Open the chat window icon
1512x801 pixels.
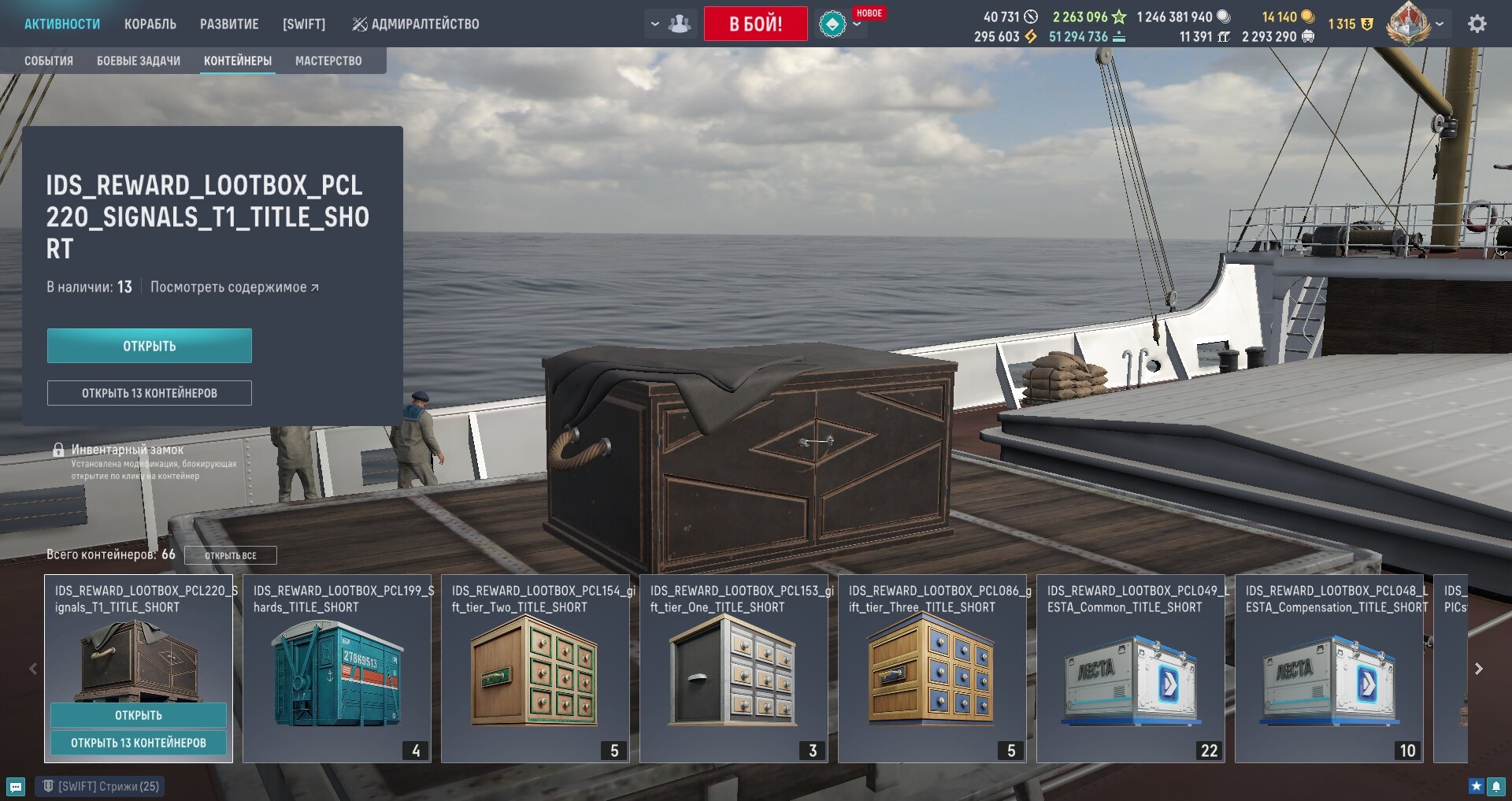pyautogui.click(x=16, y=786)
